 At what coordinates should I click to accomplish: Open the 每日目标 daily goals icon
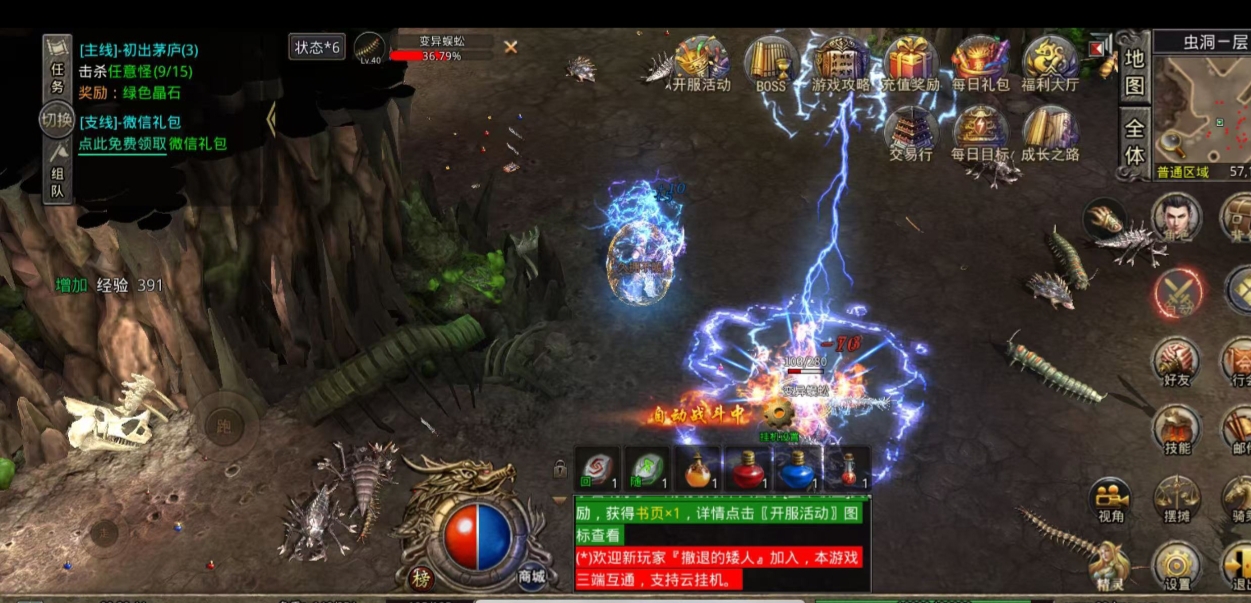coord(980,133)
